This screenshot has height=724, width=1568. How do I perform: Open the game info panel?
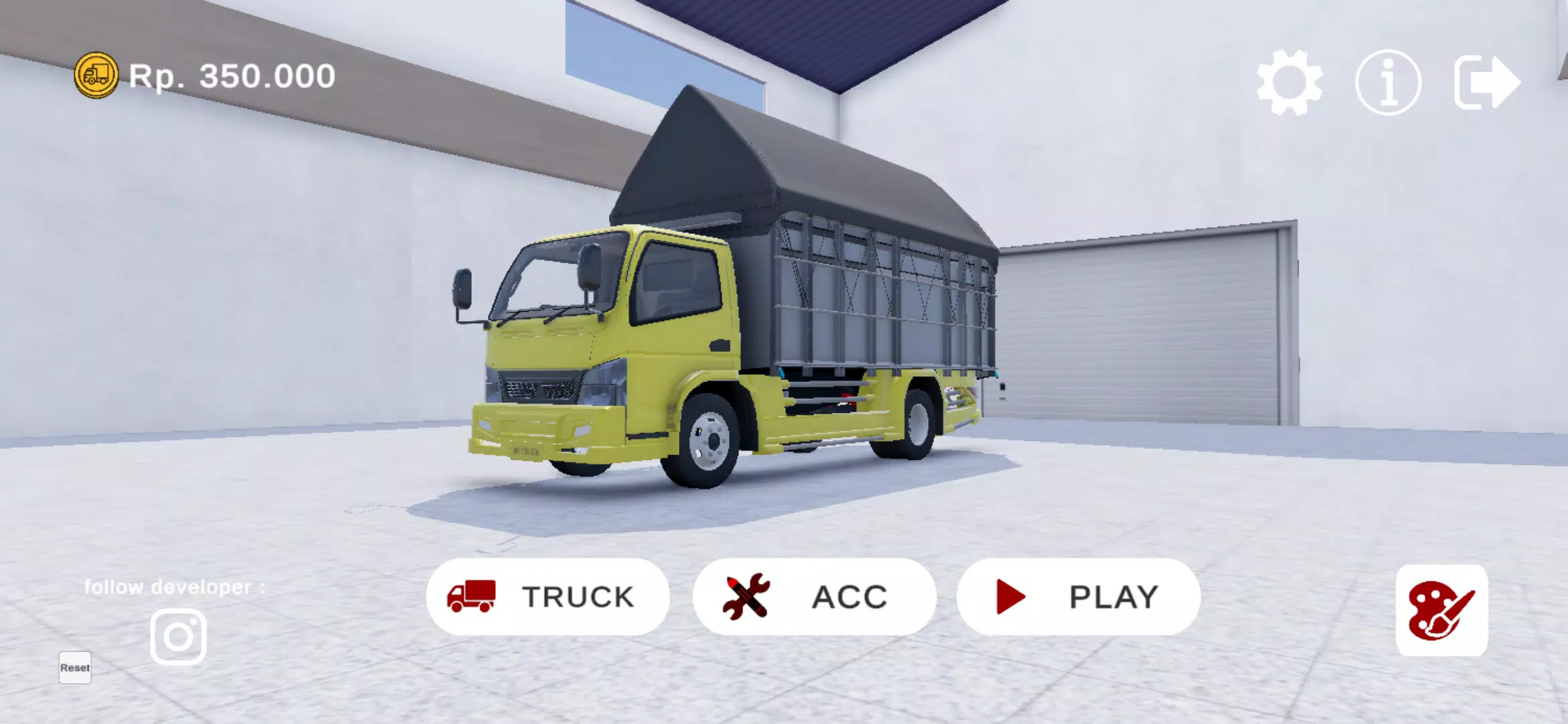click(x=1388, y=80)
